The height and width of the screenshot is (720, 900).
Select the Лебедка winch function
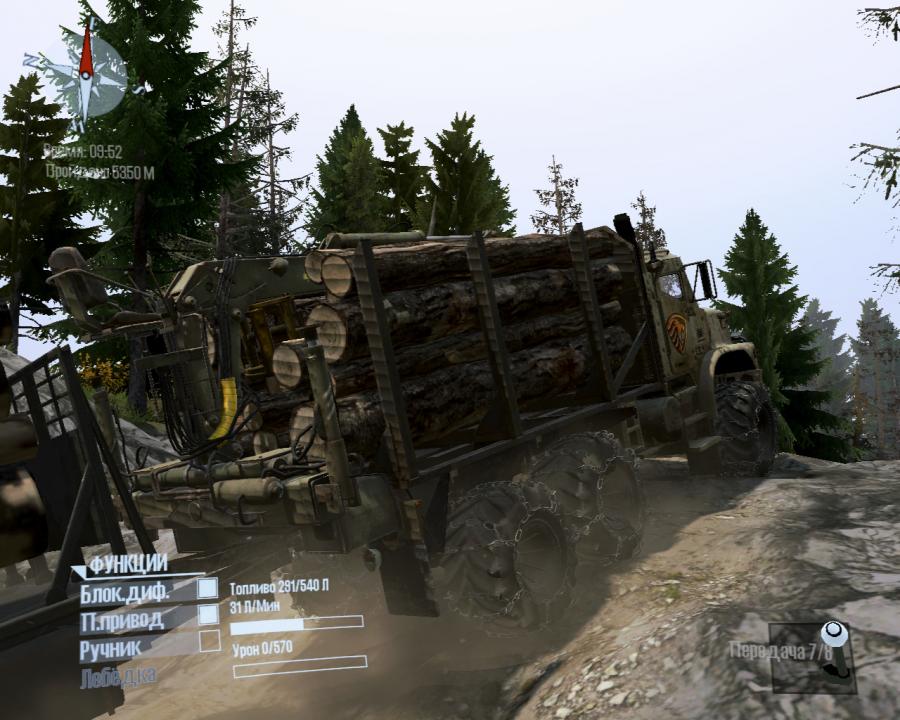(118, 677)
